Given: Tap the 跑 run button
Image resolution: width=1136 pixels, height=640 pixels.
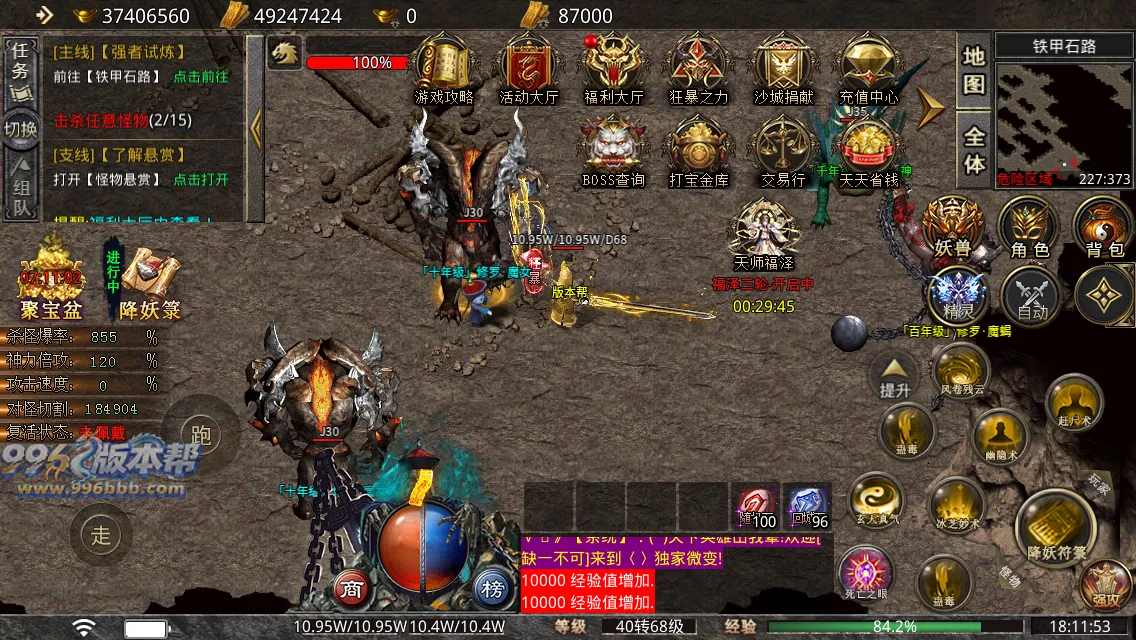Looking at the screenshot, I should click(200, 435).
